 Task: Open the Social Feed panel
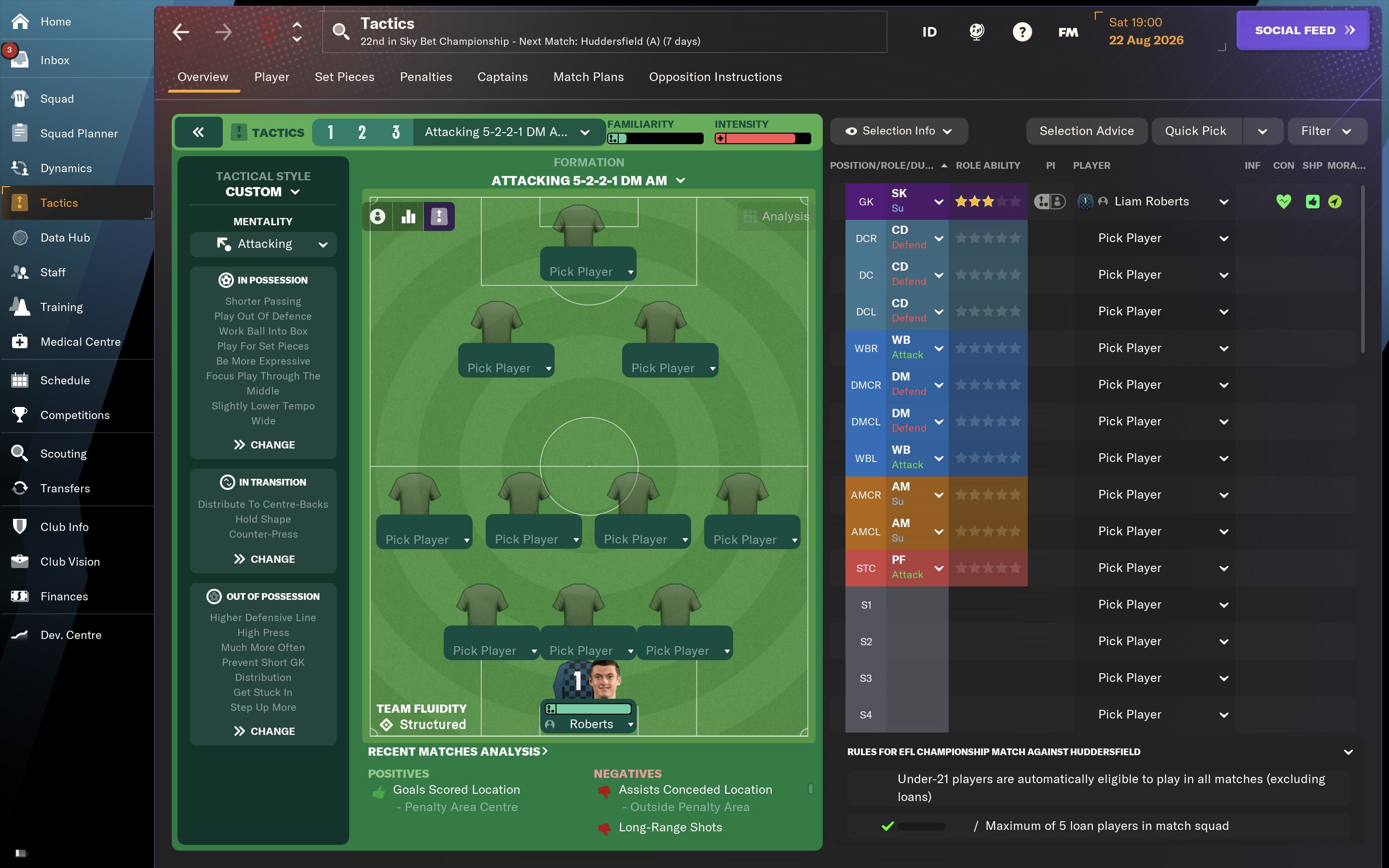(x=1302, y=30)
